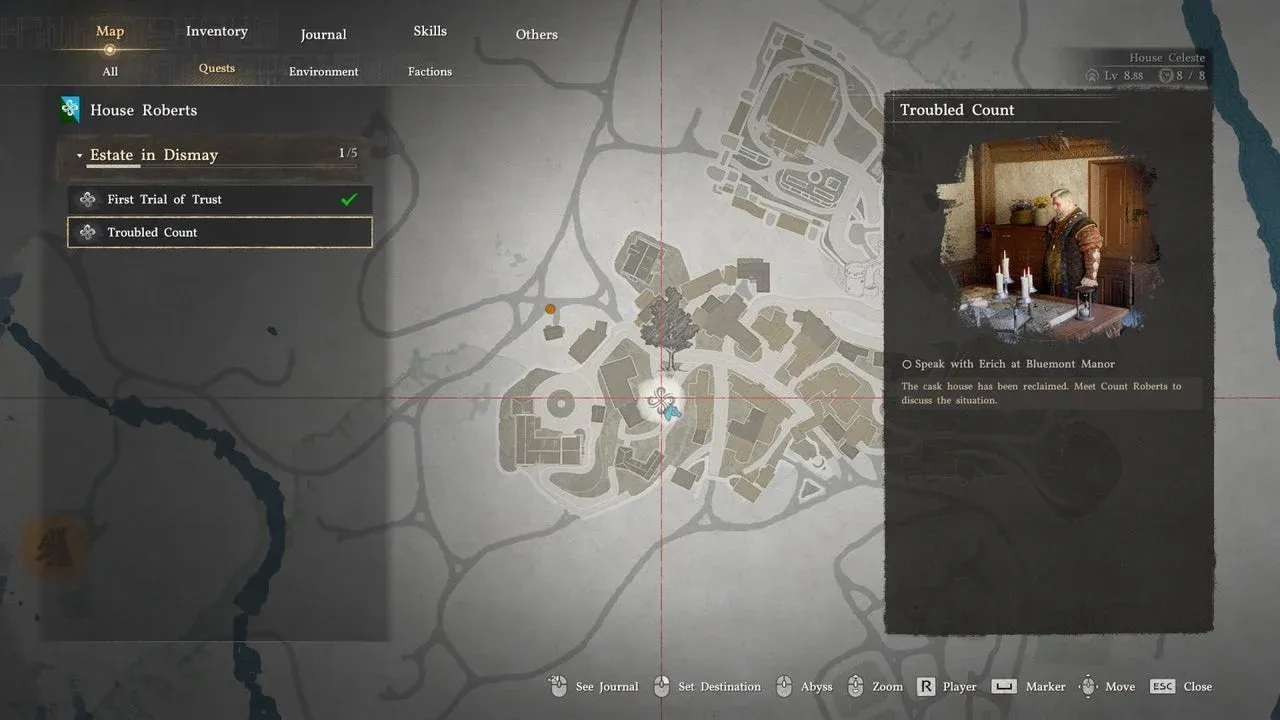Select the Others tab

[536, 34]
